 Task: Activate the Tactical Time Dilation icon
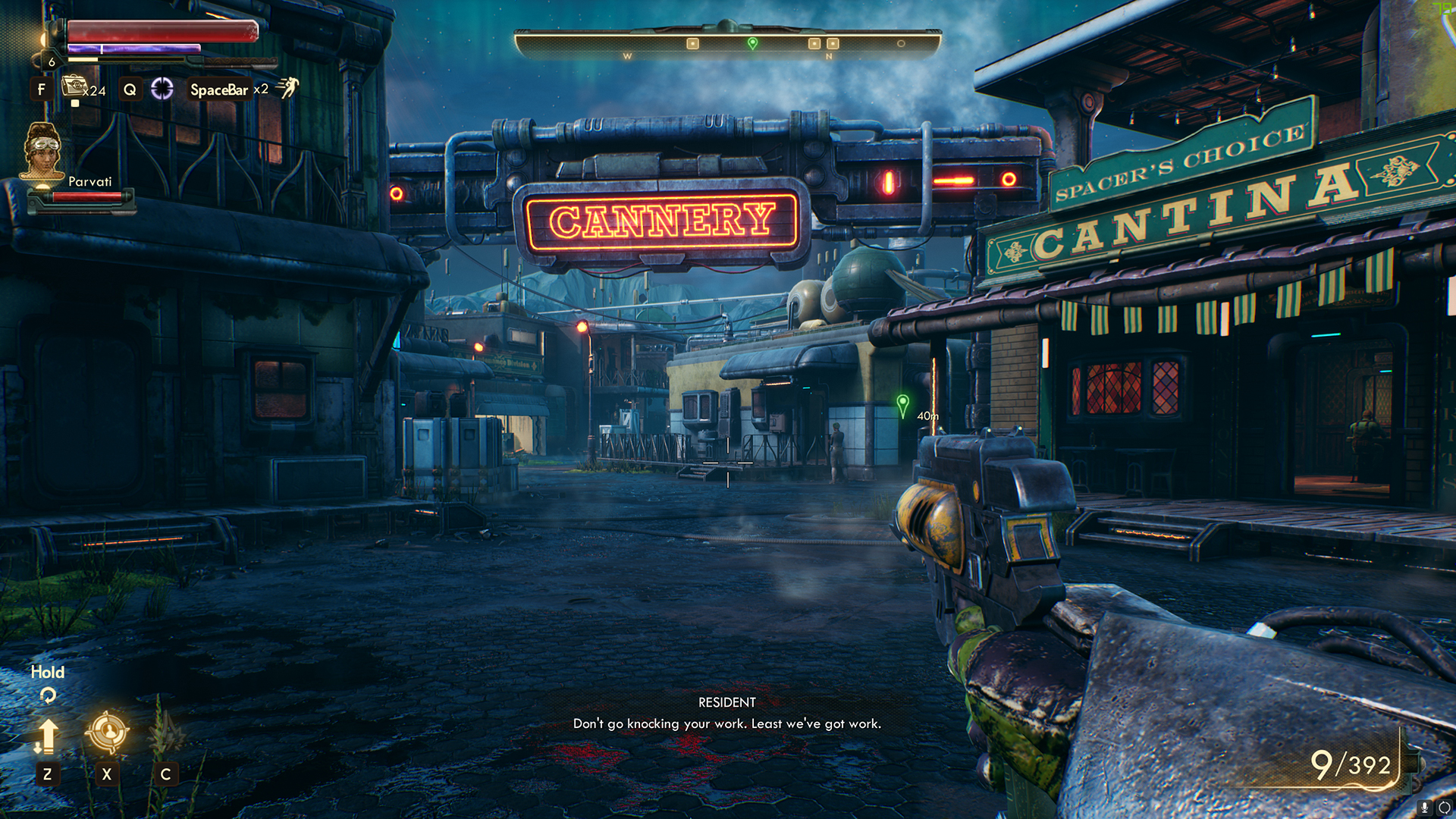coord(162,89)
